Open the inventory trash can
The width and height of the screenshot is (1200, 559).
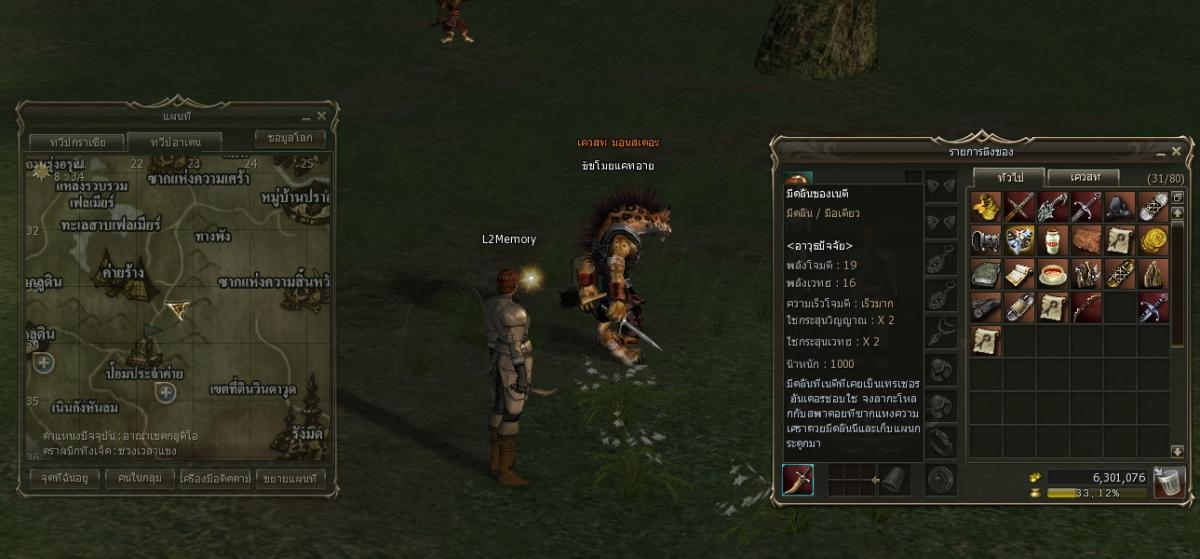[1167, 482]
